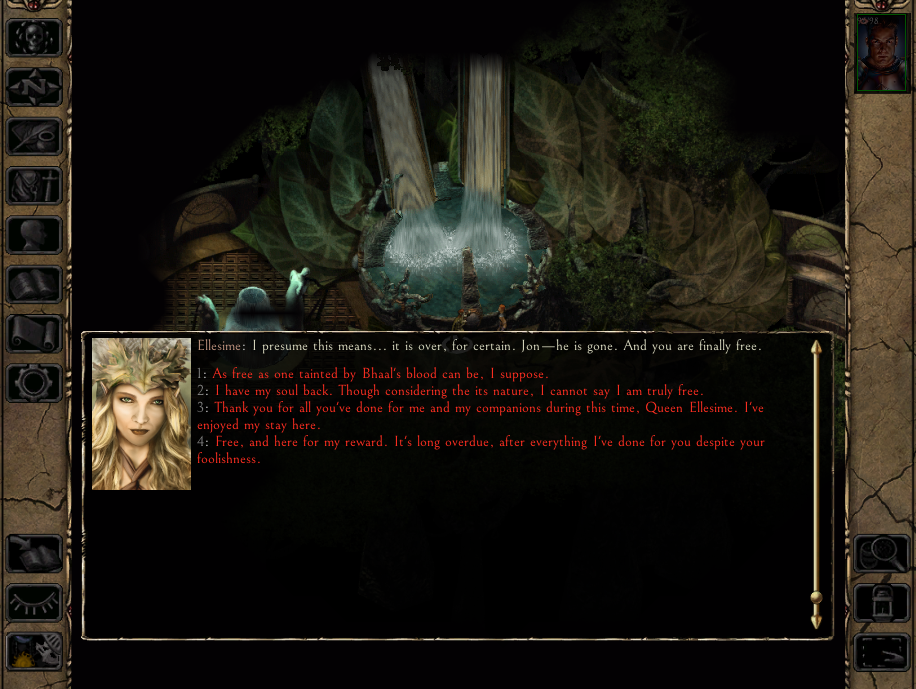Image resolution: width=916 pixels, height=689 pixels.
Task: Select reply 2: I have my soul back
Action: click(458, 391)
